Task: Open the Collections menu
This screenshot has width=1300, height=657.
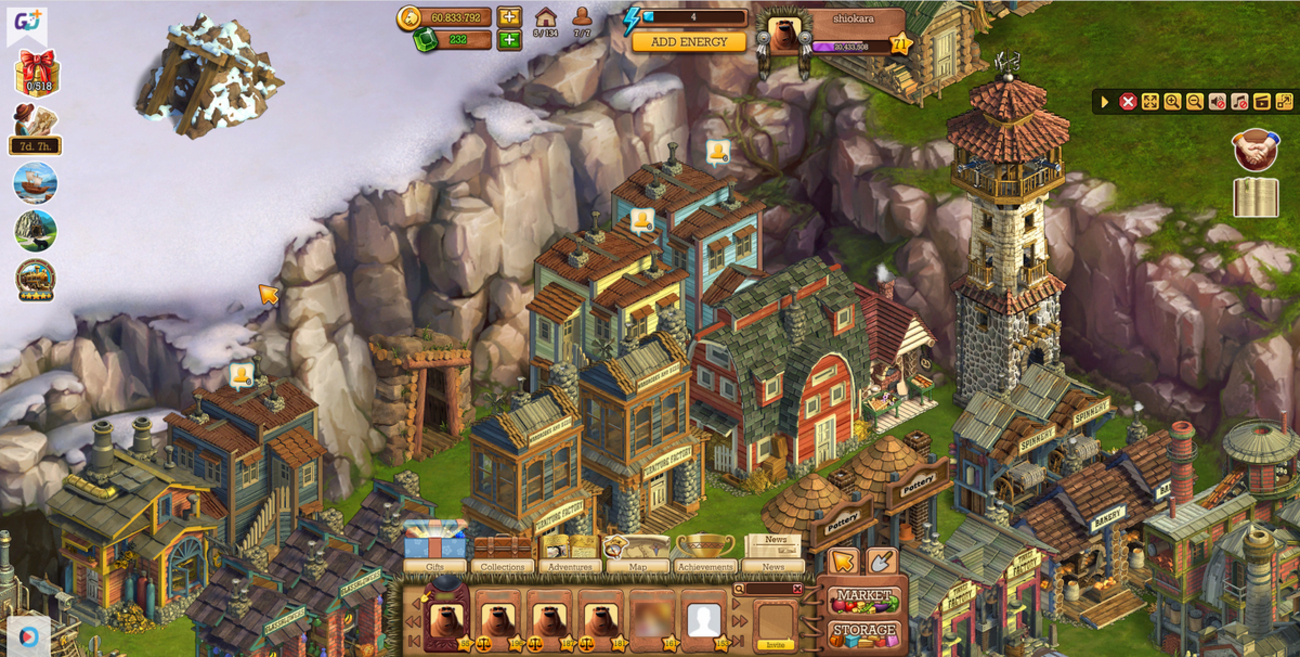Action: pos(502,553)
